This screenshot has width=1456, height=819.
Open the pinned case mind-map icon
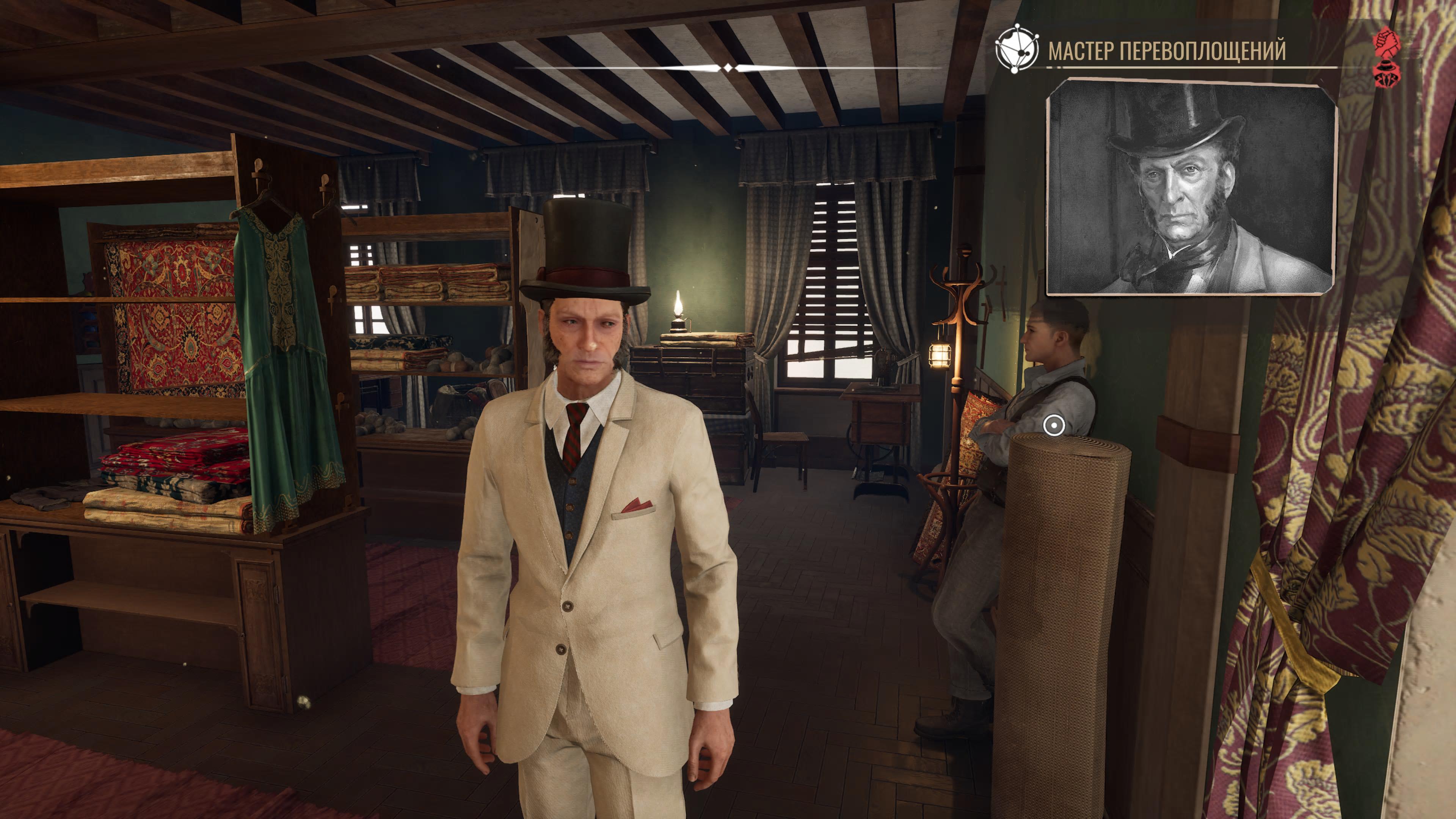point(1016,49)
